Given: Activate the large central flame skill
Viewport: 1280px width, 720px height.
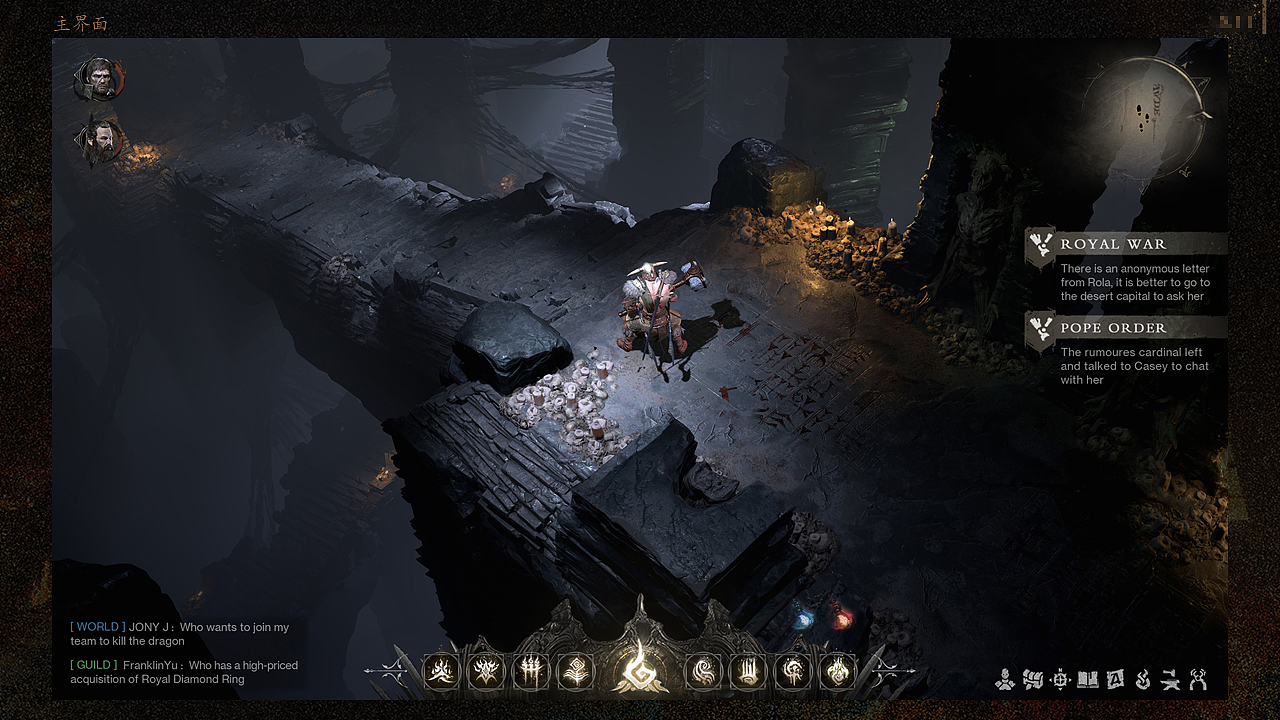Looking at the screenshot, I should [x=639, y=667].
